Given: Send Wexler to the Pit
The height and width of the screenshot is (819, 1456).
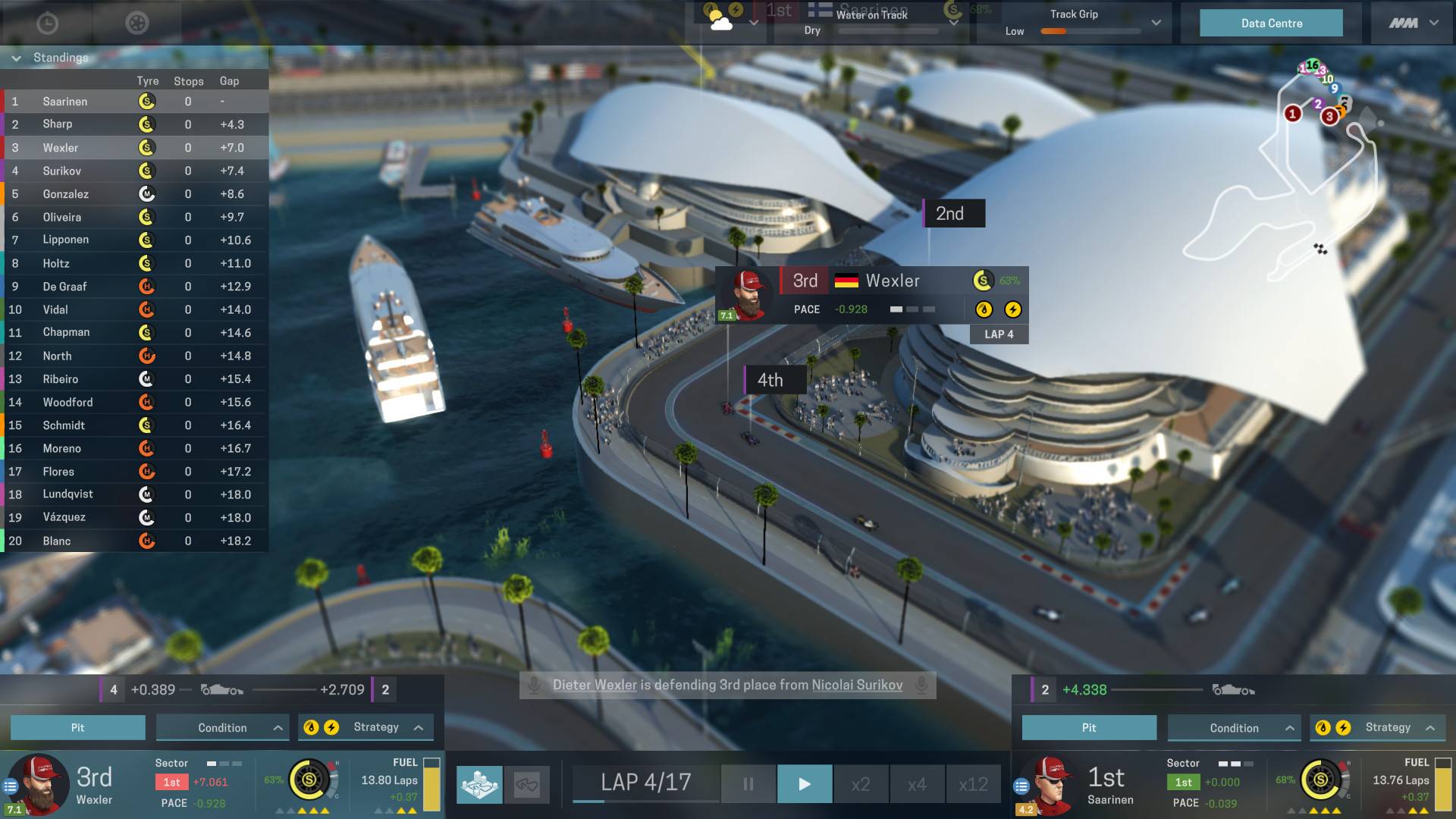Looking at the screenshot, I should click(77, 726).
